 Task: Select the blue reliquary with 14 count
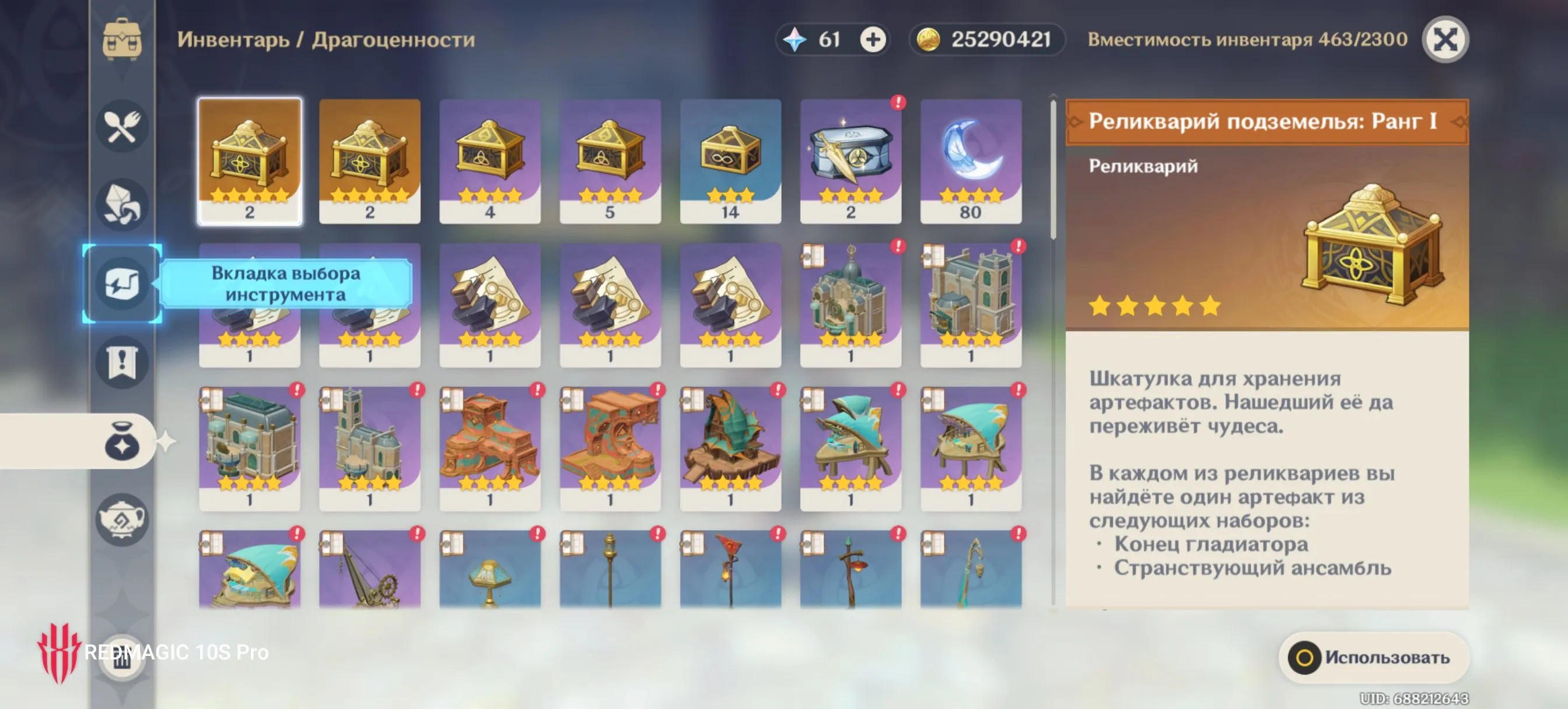click(730, 162)
